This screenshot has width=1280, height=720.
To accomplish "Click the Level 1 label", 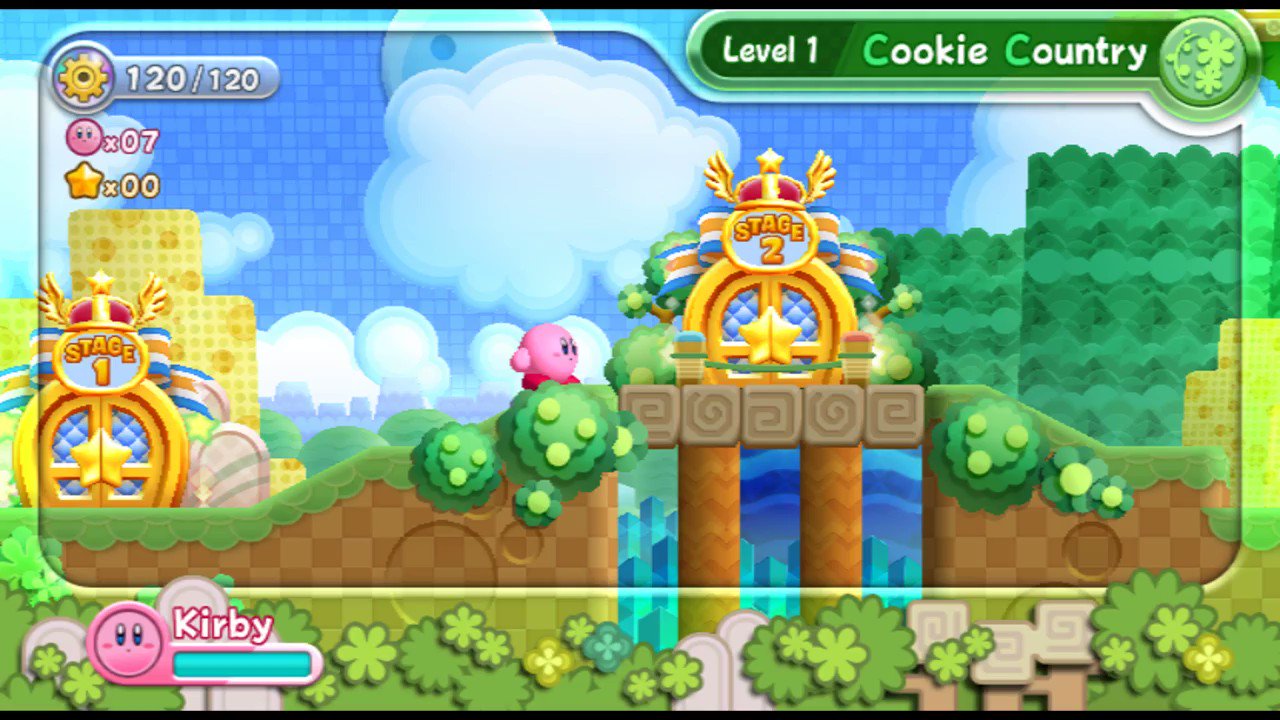I will point(770,51).
